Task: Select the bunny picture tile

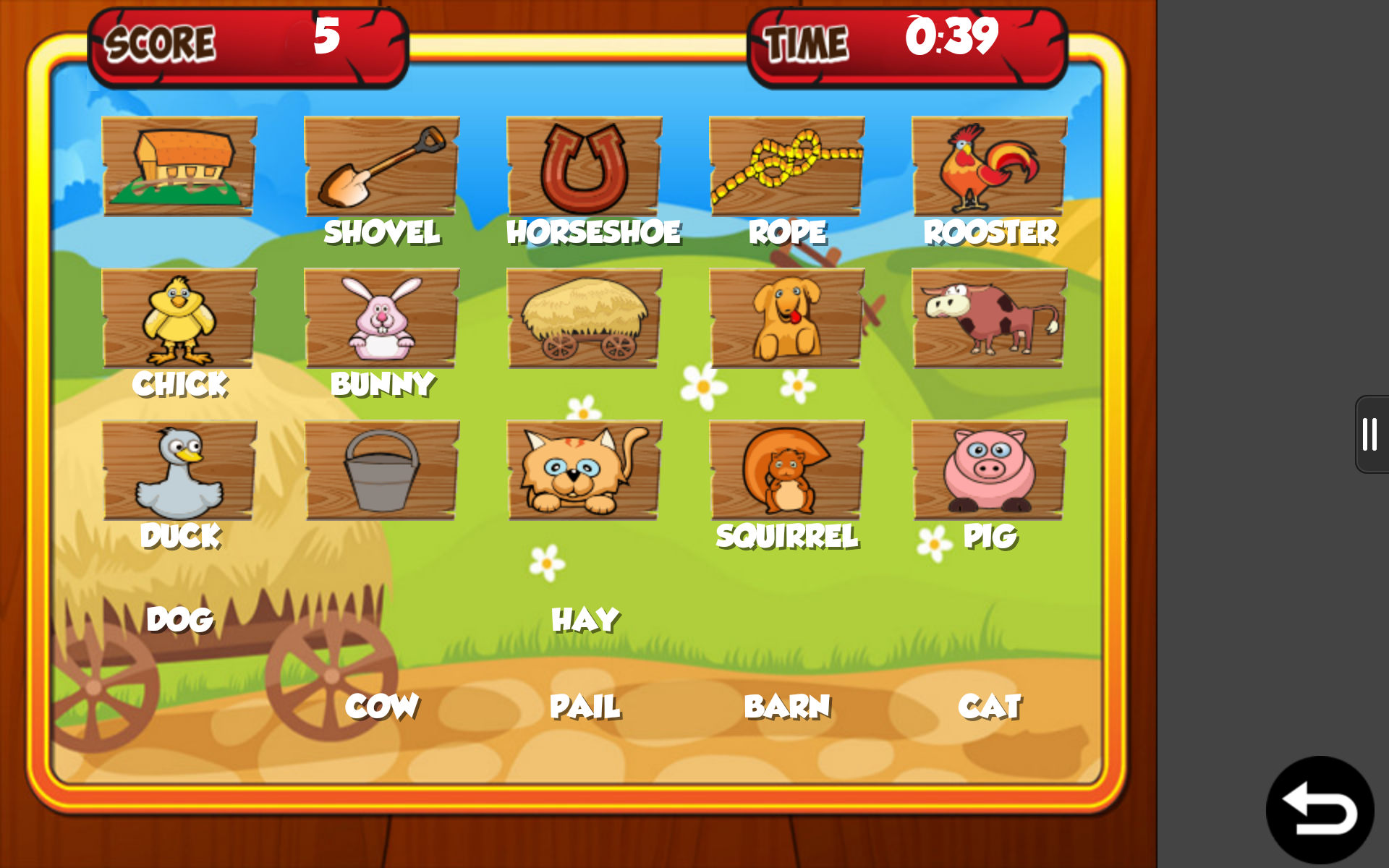Action: point(382,318)
